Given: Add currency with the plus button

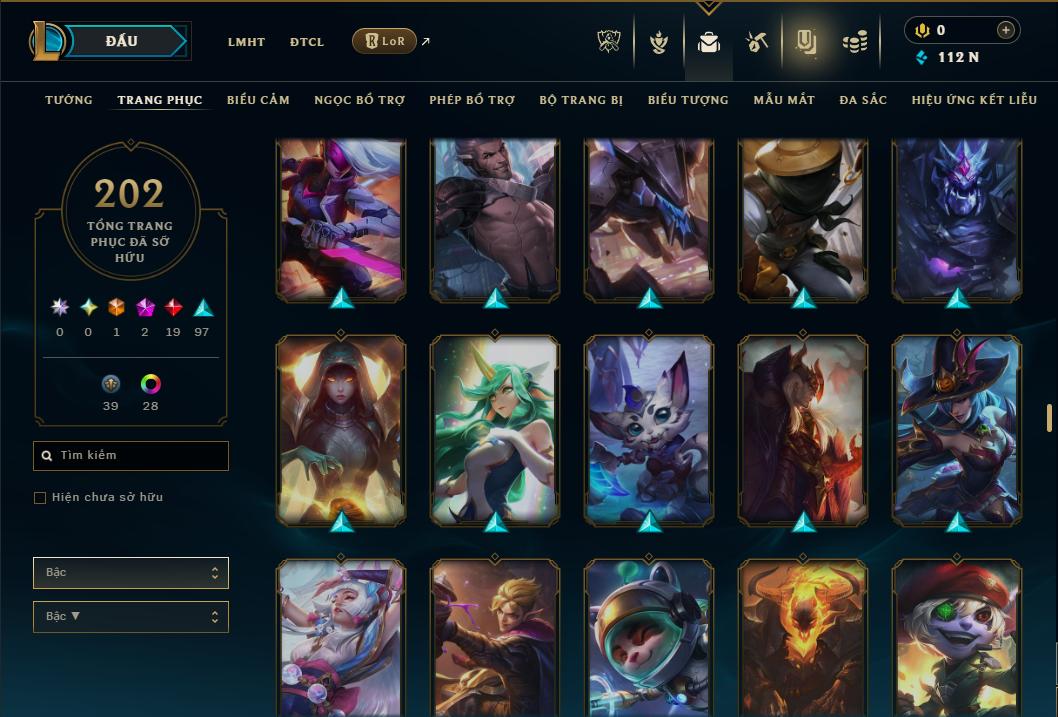Looking at the screenshot, I should (x=1005, y=30).
